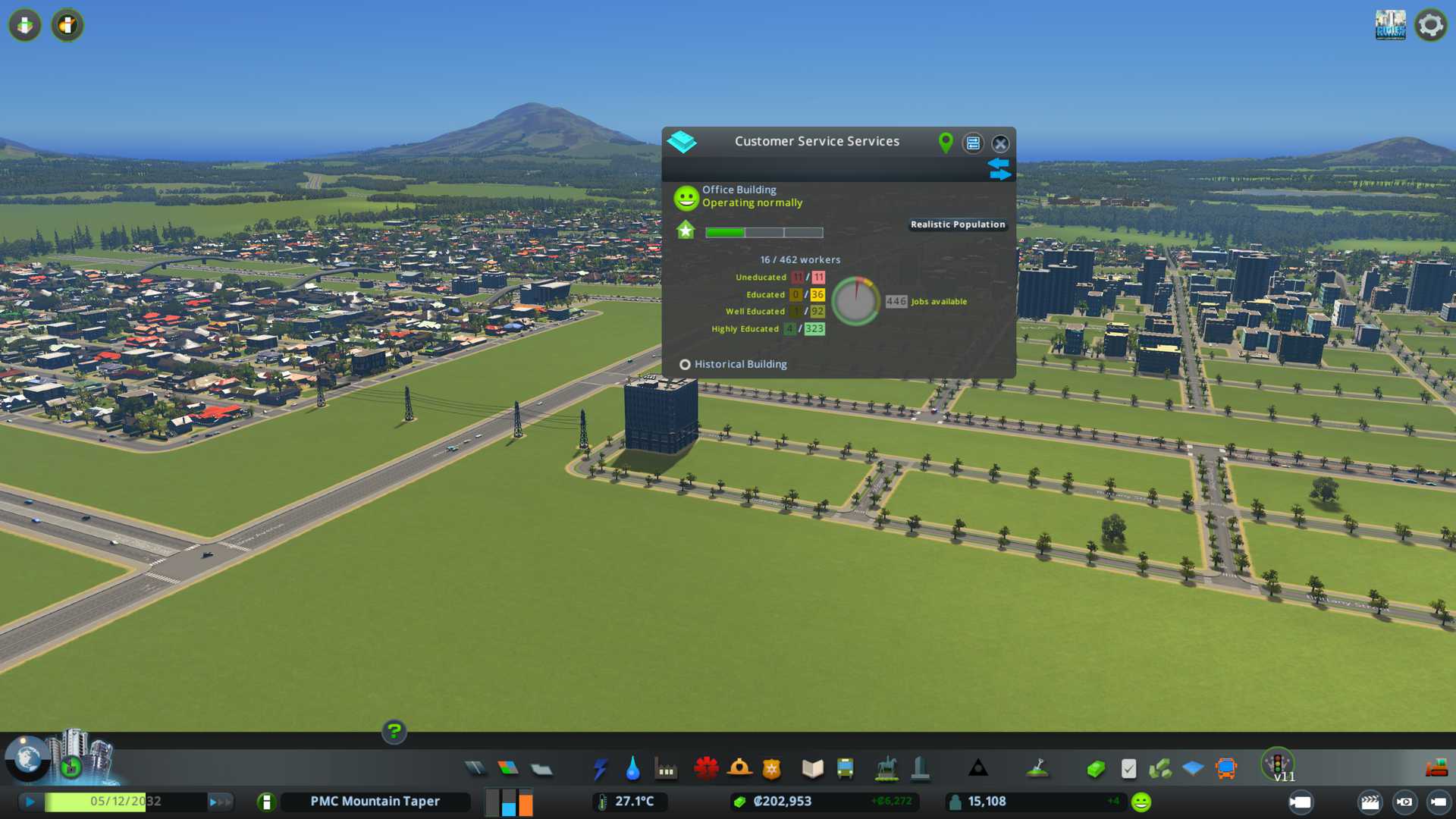Open the Public Transport bus menu
The image size is (1456, 819).
pyautogui.click(x=845, y=769)
